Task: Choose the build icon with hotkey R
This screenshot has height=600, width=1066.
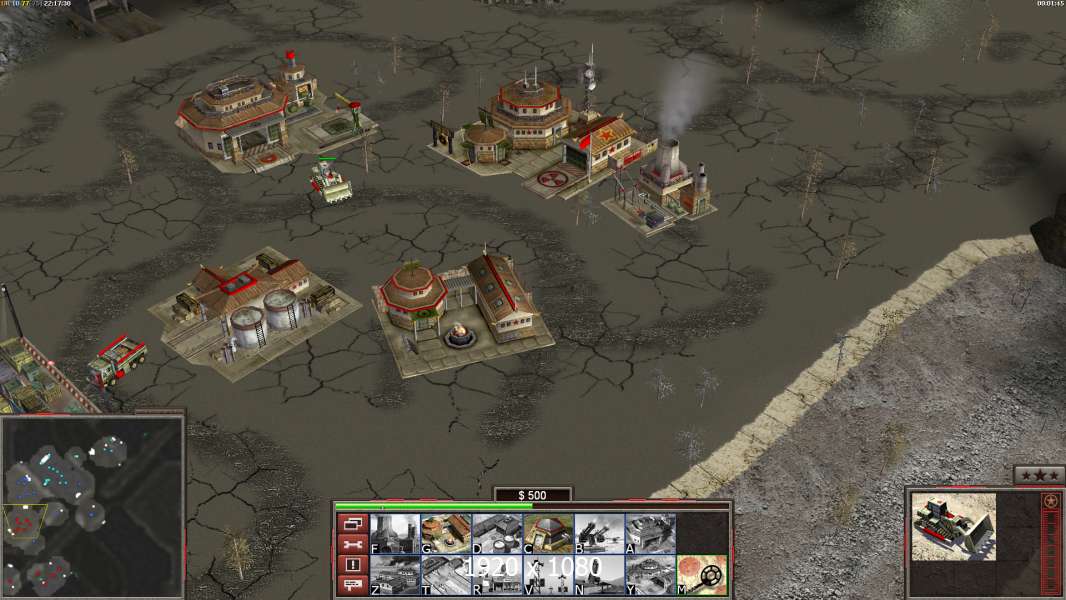Action: point(496,574)
